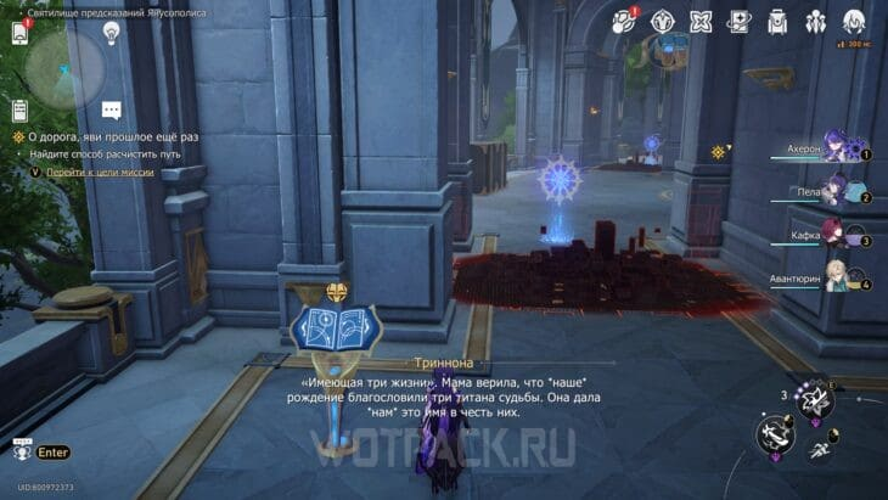Open the missions clipboard icon
Image resolution: width=888 pixels, height=500 pixels.
(19, 110)
